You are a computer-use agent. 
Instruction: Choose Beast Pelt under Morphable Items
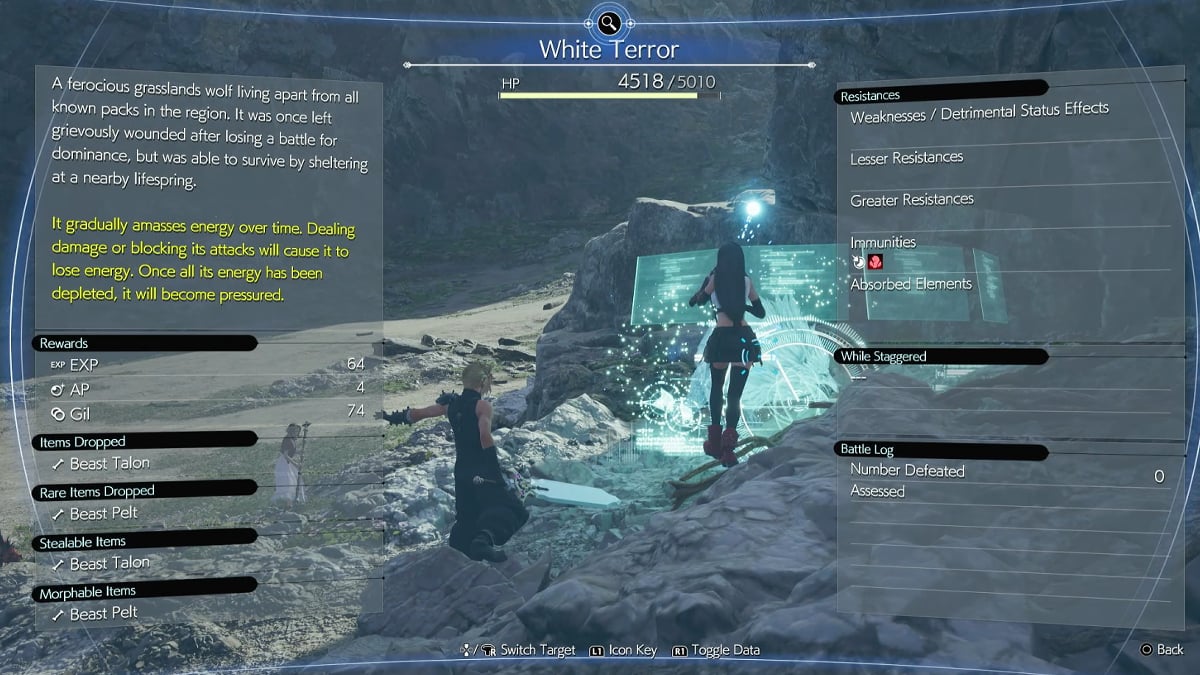point(103,613)
